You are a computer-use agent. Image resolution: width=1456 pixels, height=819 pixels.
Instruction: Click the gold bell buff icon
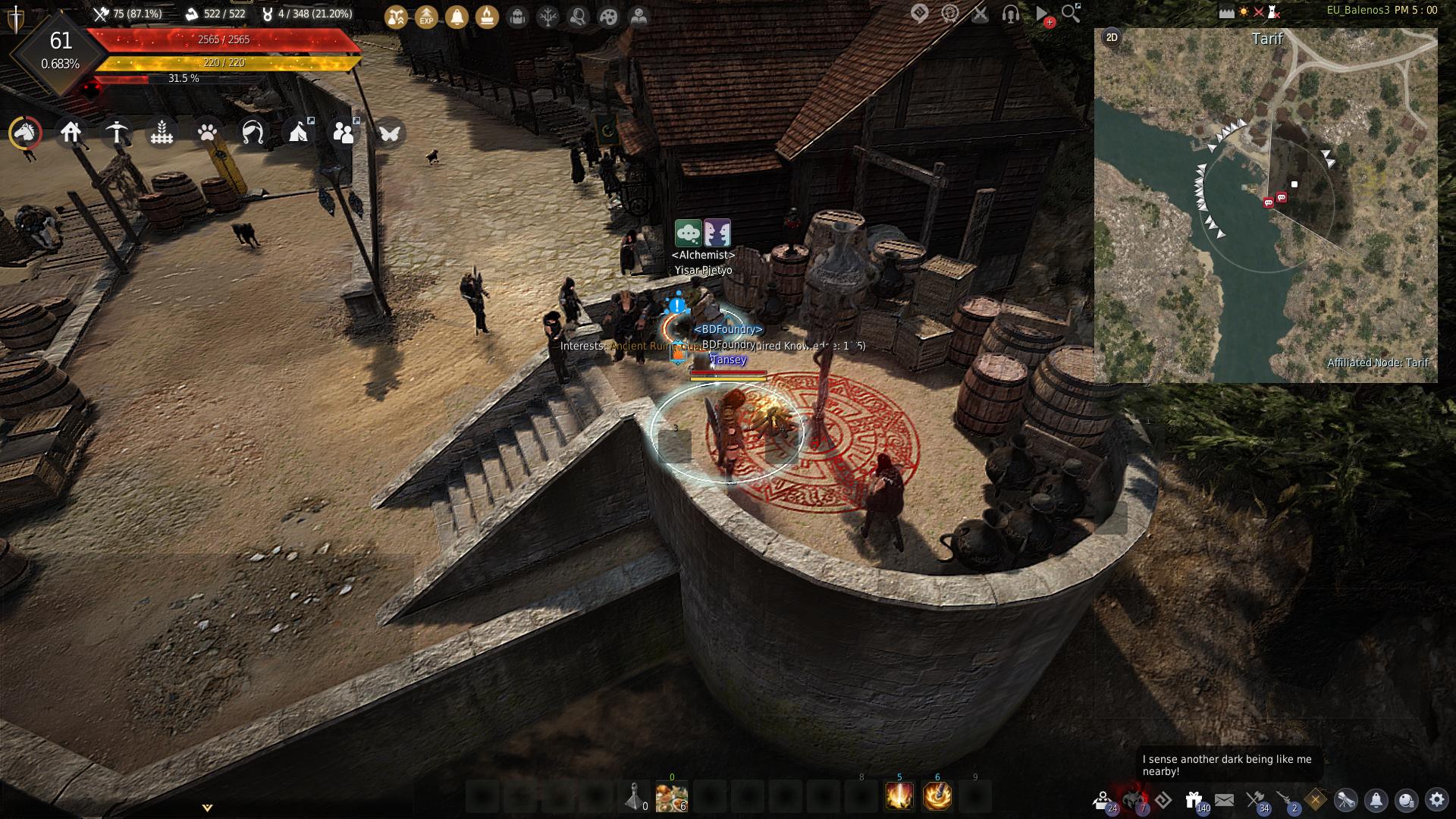[x=457, y=16]
